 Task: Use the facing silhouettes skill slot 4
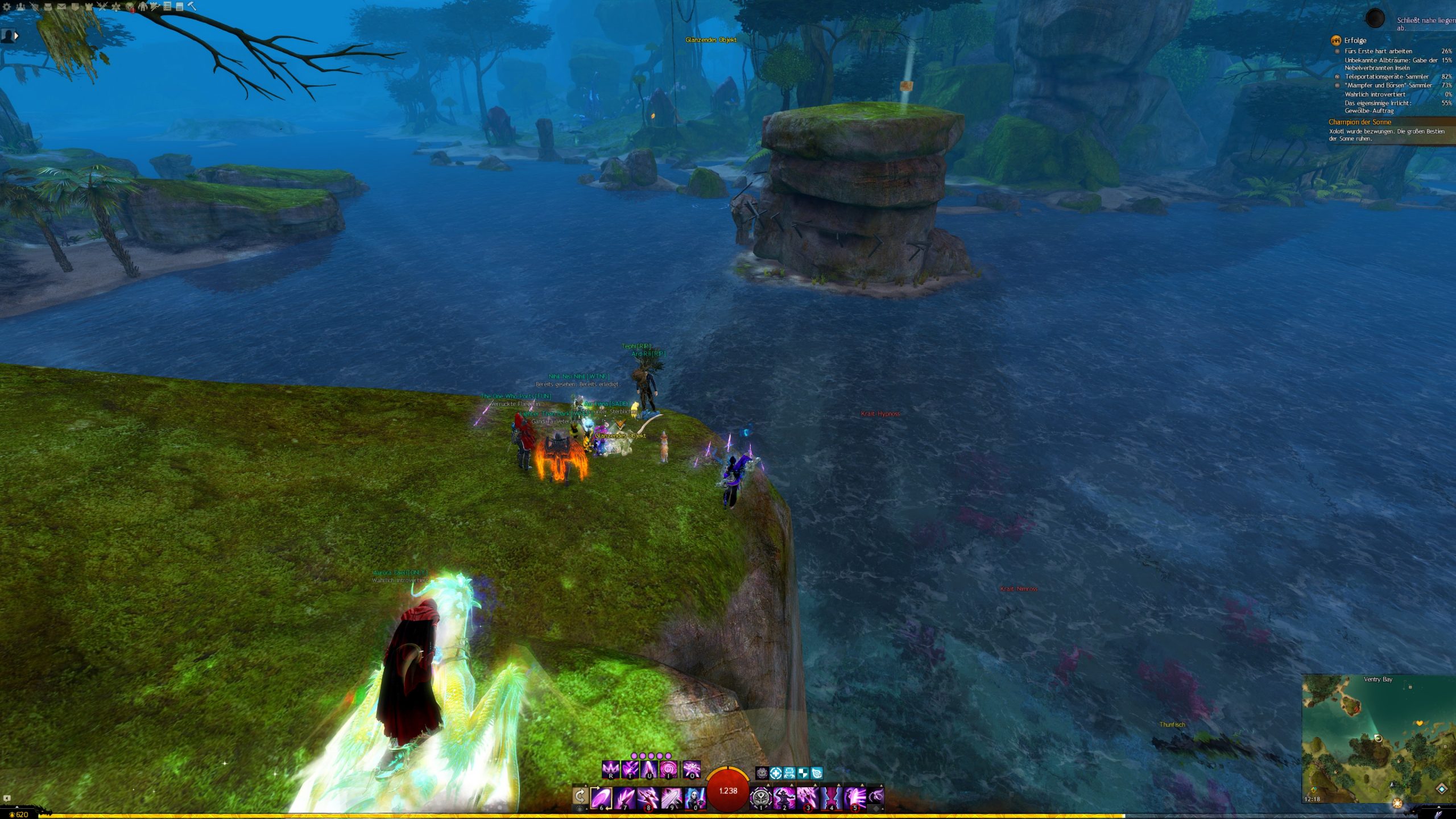coord(831,797)
